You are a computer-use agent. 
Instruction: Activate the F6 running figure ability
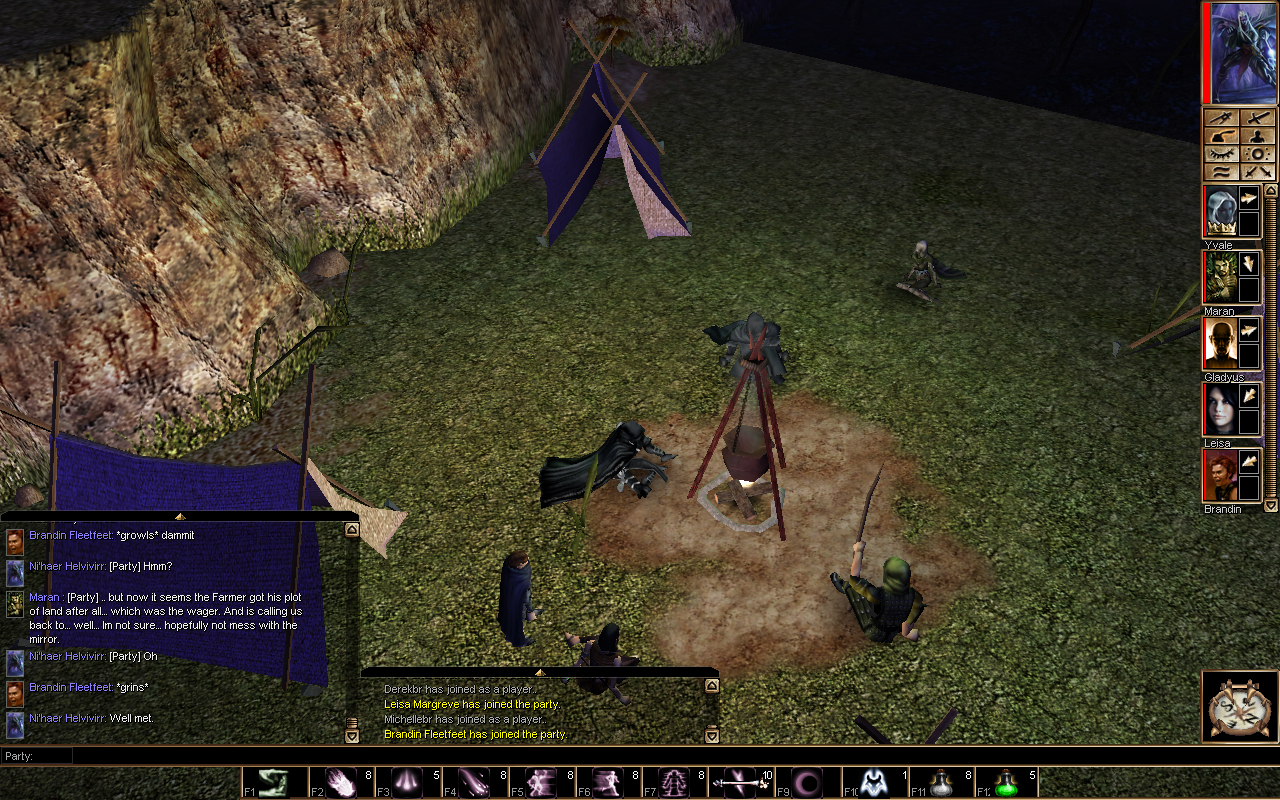click(x=608, y=782)
